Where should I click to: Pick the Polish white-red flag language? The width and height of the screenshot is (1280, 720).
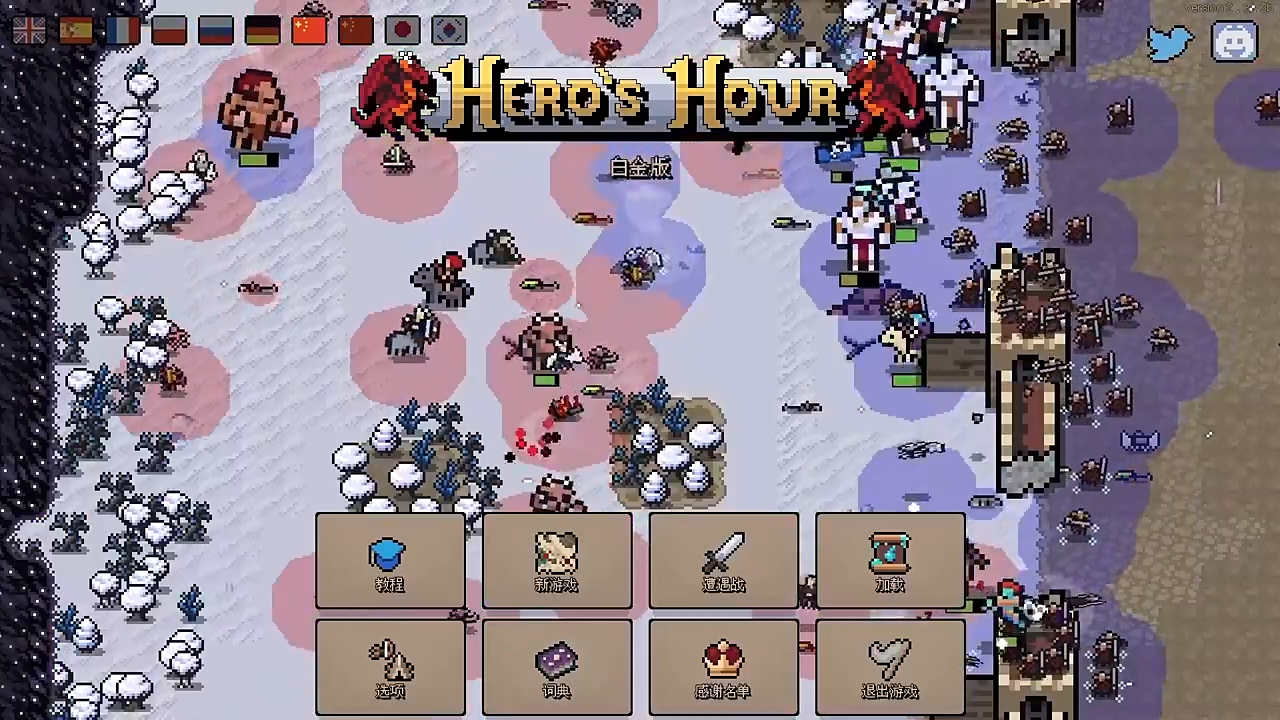coord(169,31)
